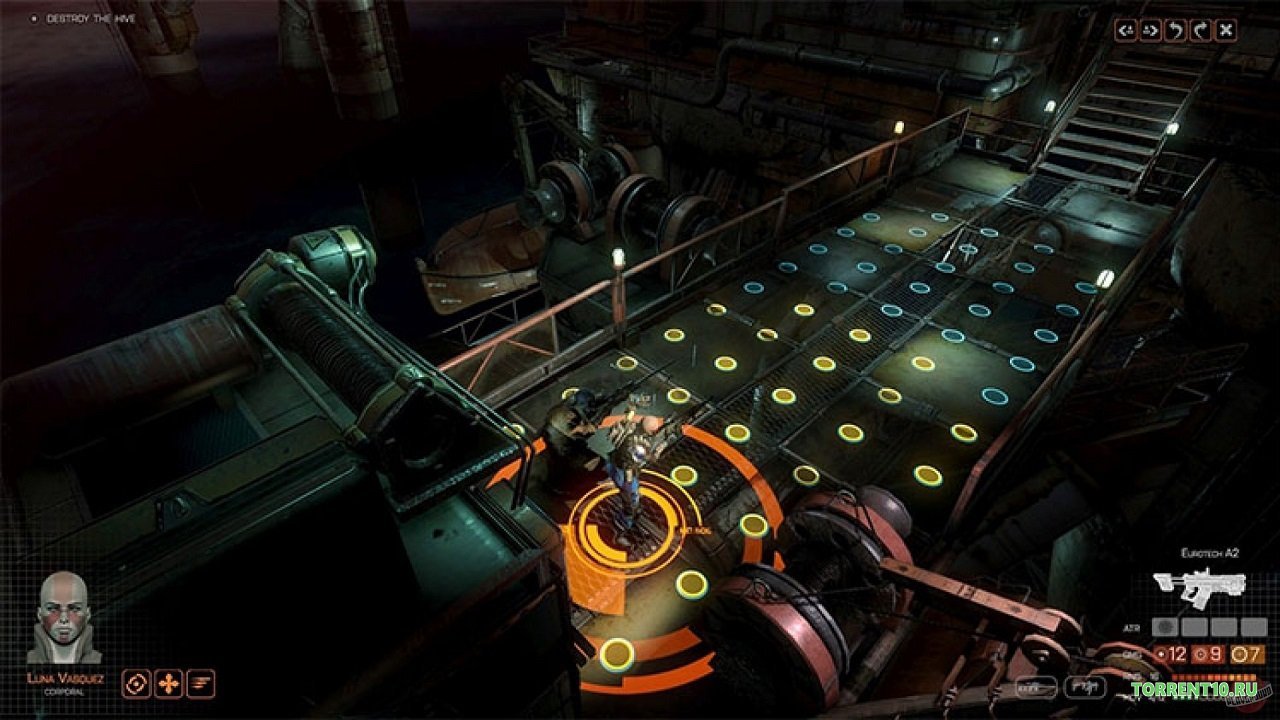The height and width of the screenshot is (720, 1280).
Task: Click the grenade counter showing 9
Action: click(x=1209, y=653)
